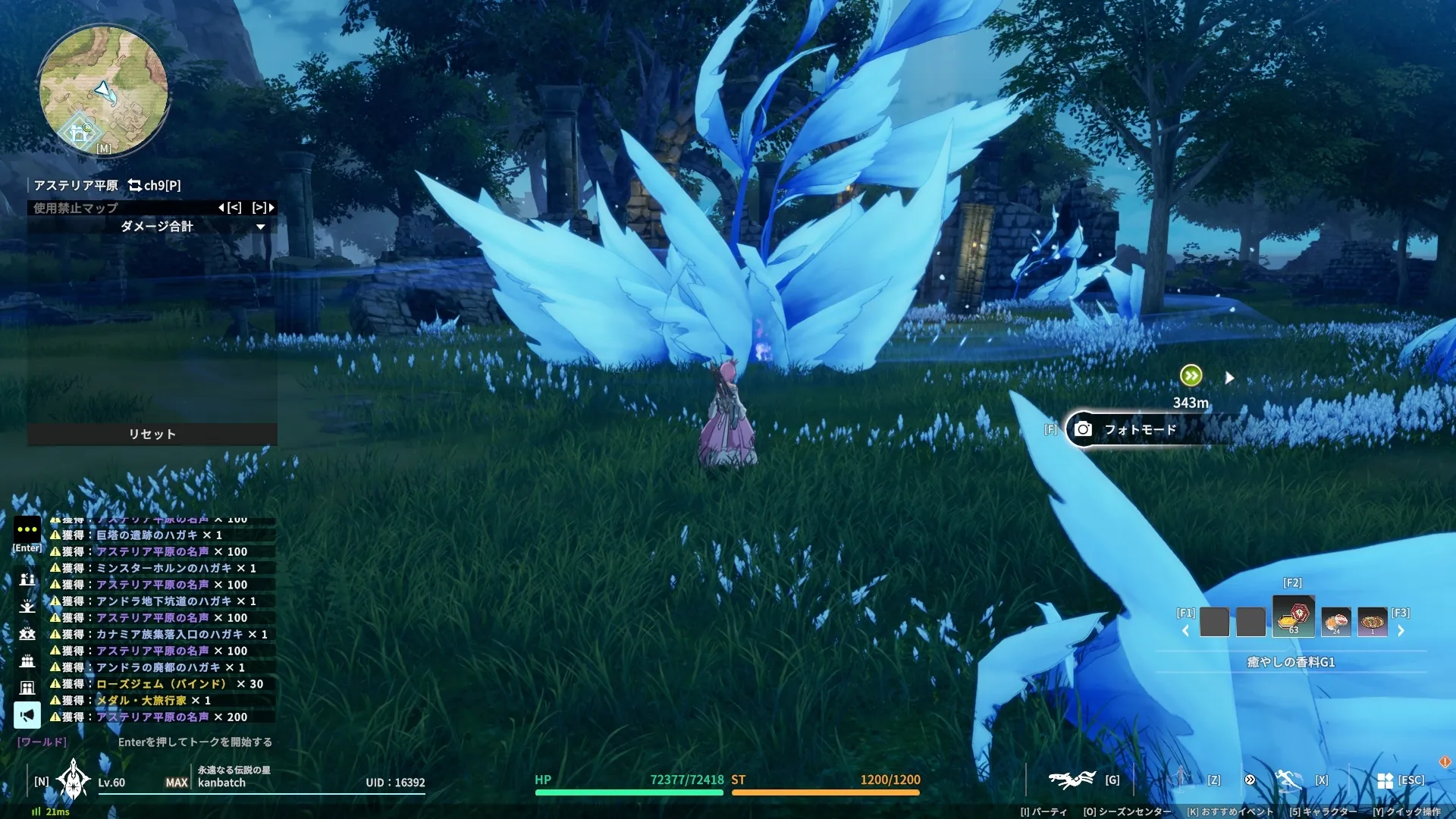
Task: Open the main menu four-squares icon
Action: tap(1385, 780)
